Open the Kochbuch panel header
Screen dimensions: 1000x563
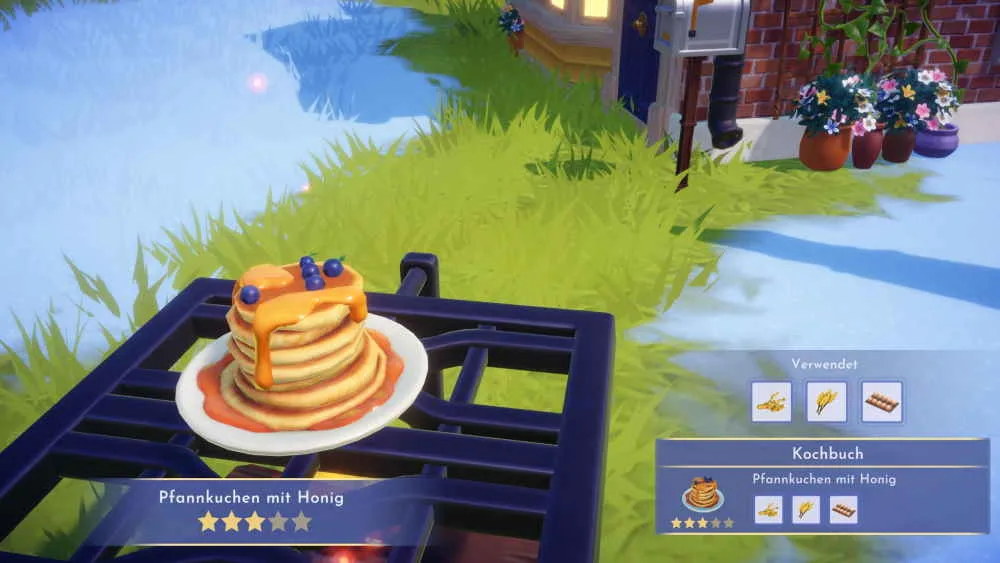827,454
